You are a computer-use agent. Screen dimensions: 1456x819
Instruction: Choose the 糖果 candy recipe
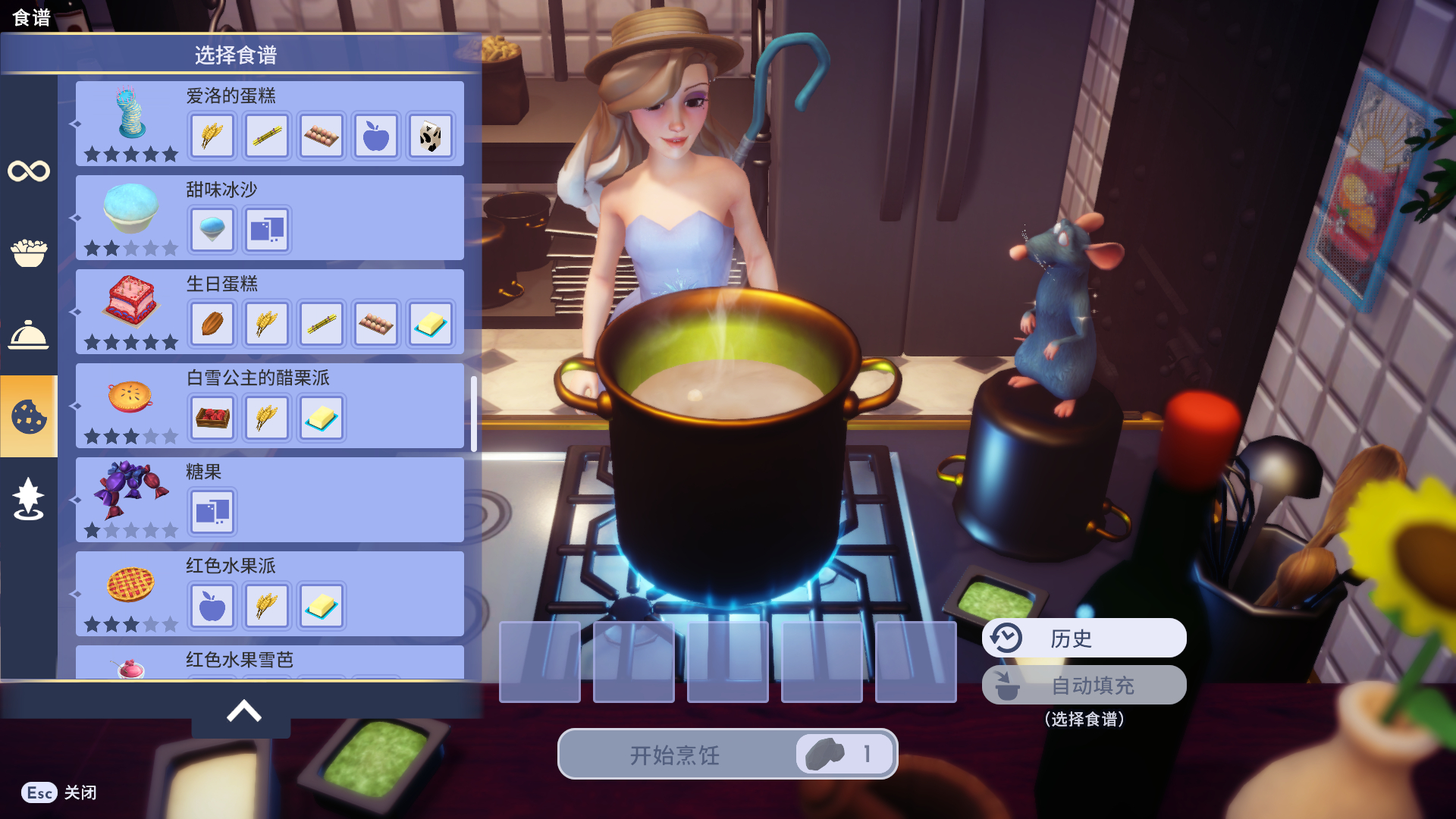pos(269,500)
